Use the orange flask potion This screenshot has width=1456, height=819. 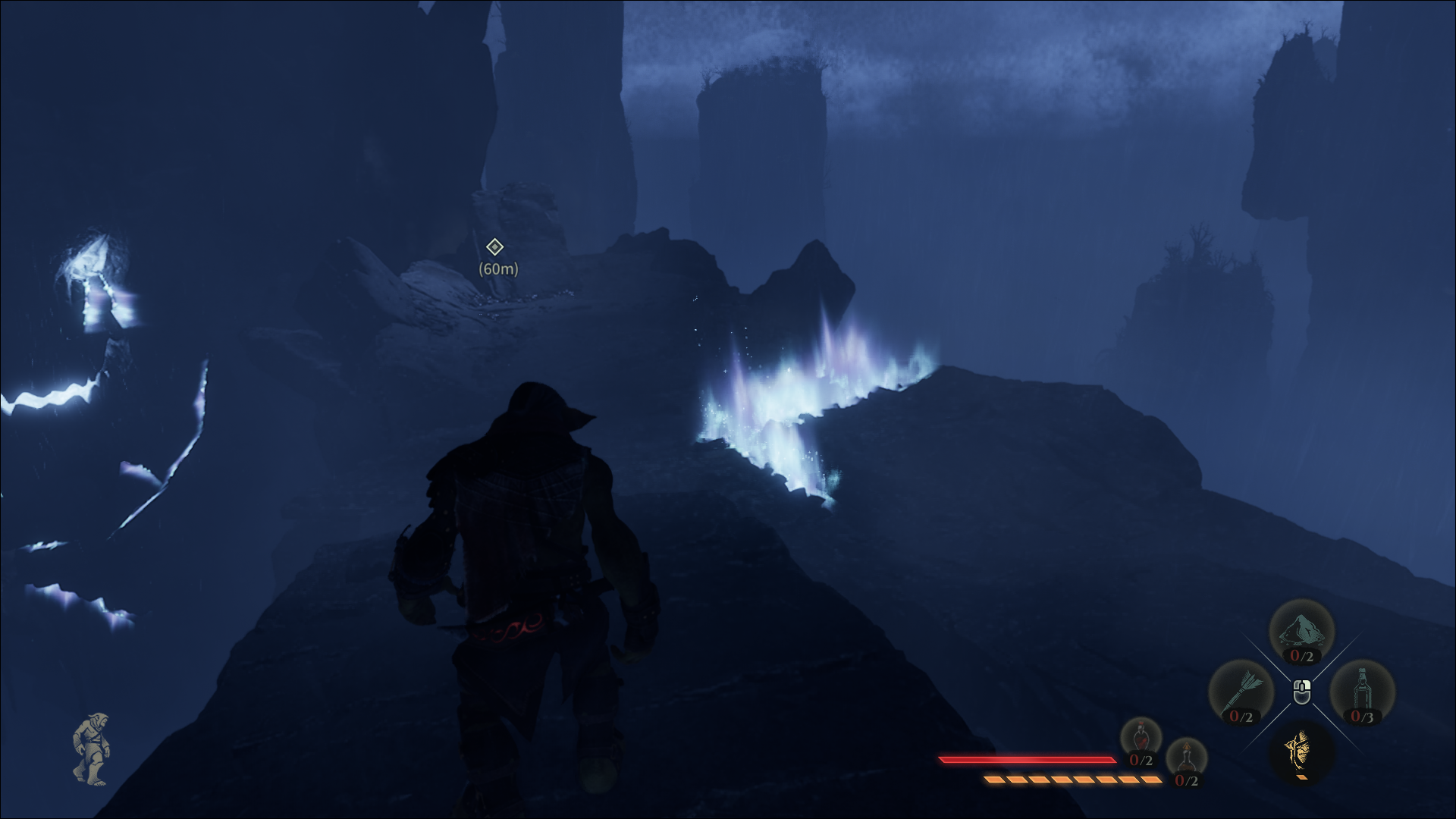[1185, 760]
